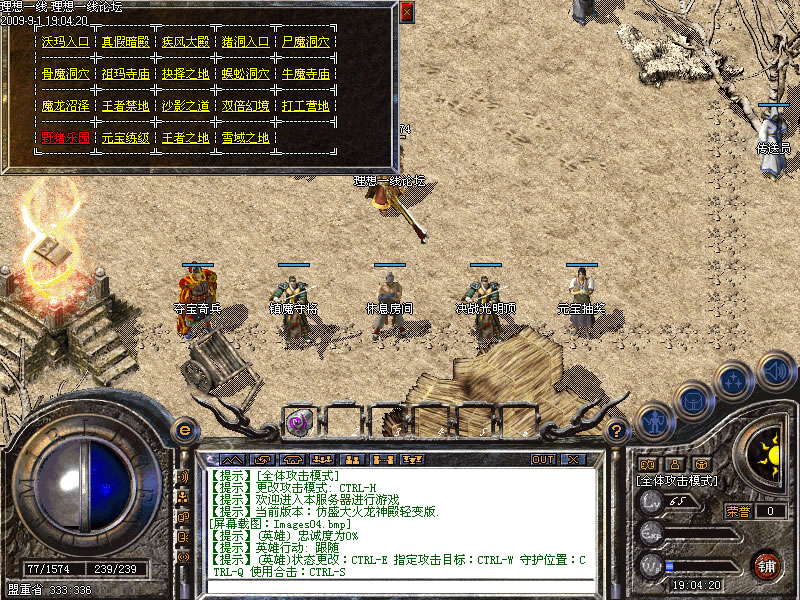Click the OUT button above the chat

point(543,459)
